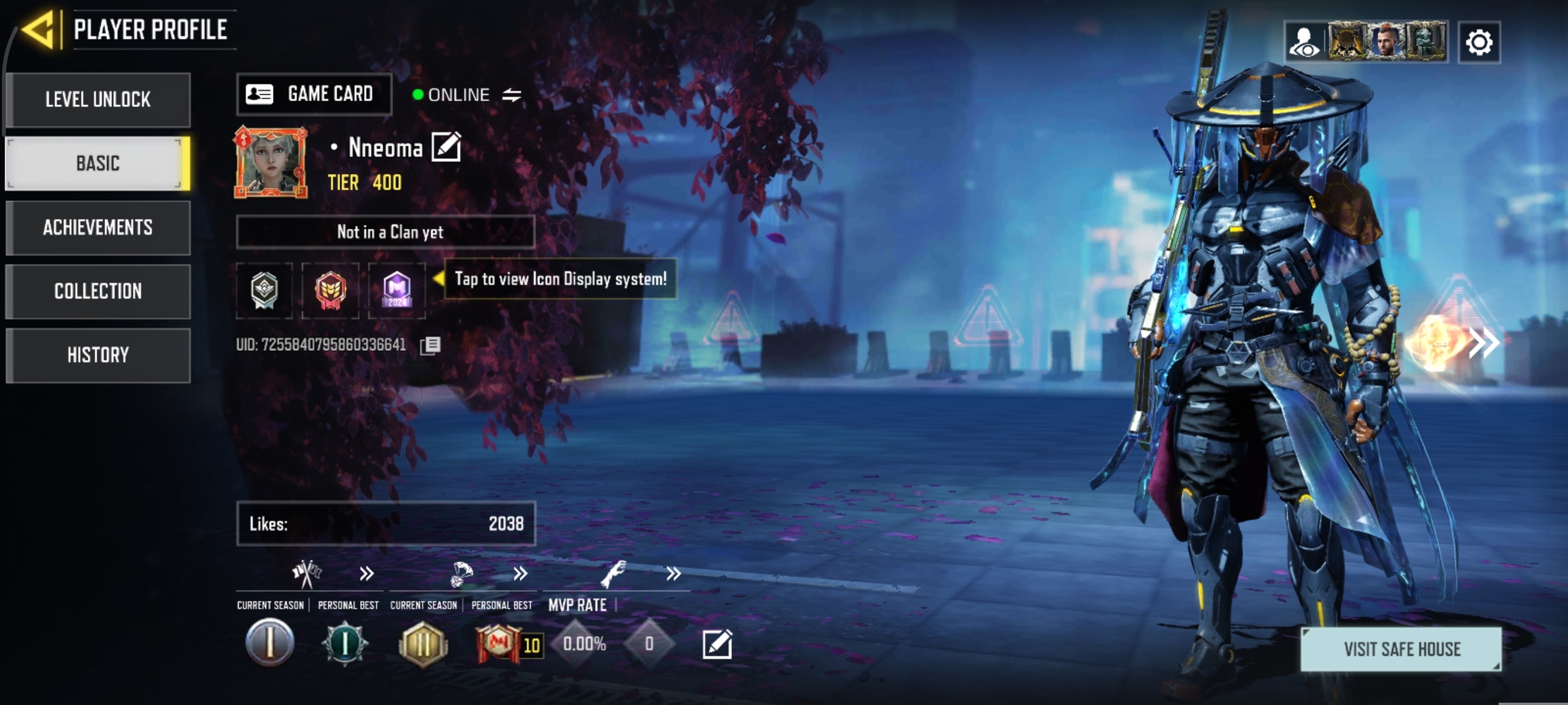
Task: Show next character with double-arrow
Action: [1484, 343]
